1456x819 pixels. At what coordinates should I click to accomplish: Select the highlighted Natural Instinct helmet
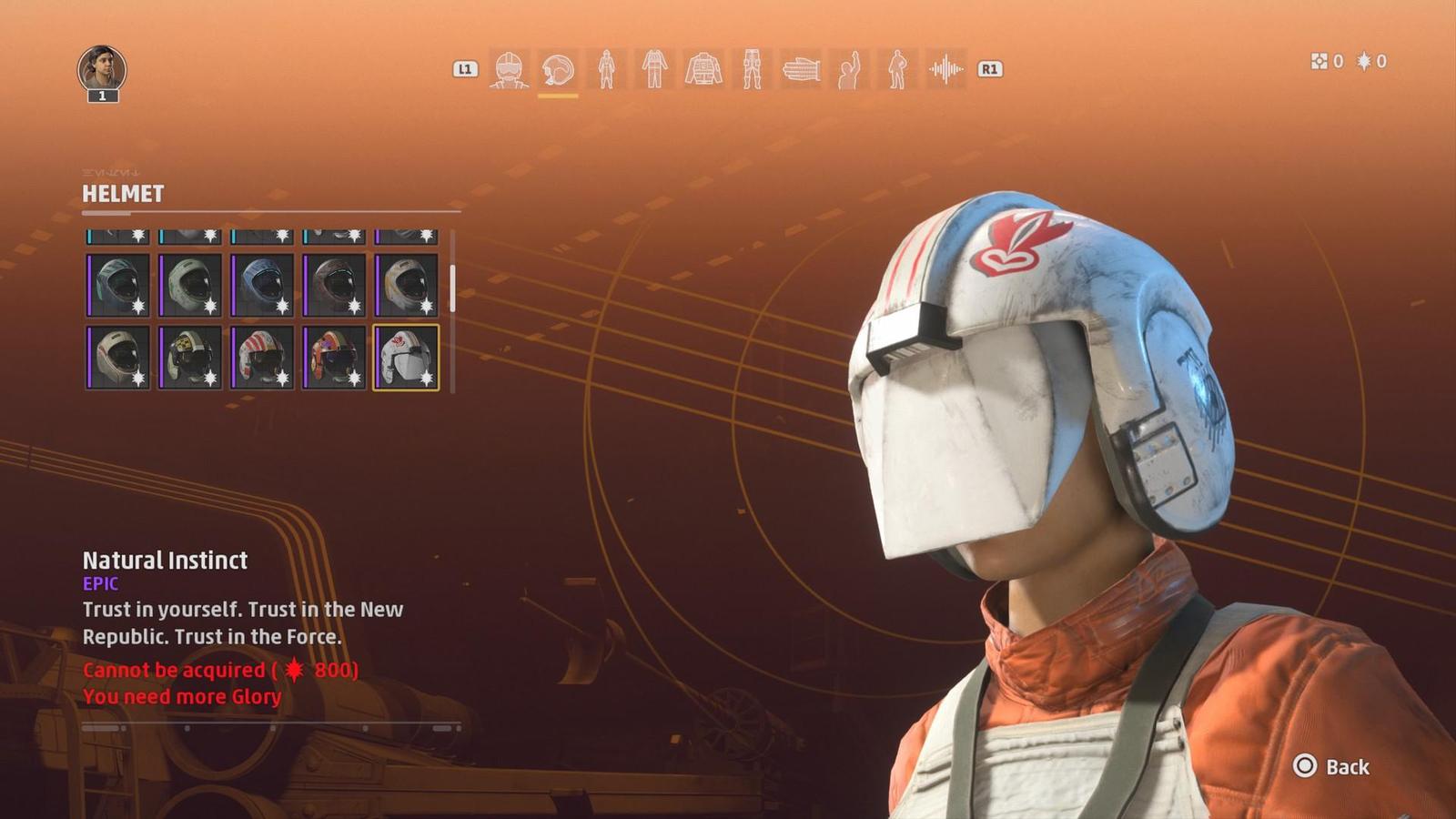(x=406, y=358)
